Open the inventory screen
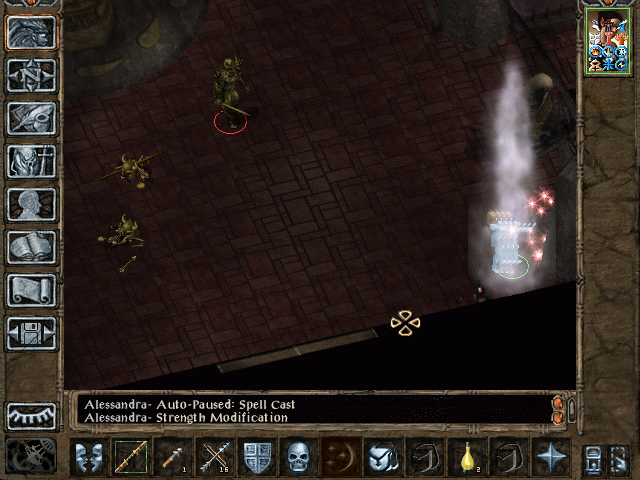 coord(31,161)
